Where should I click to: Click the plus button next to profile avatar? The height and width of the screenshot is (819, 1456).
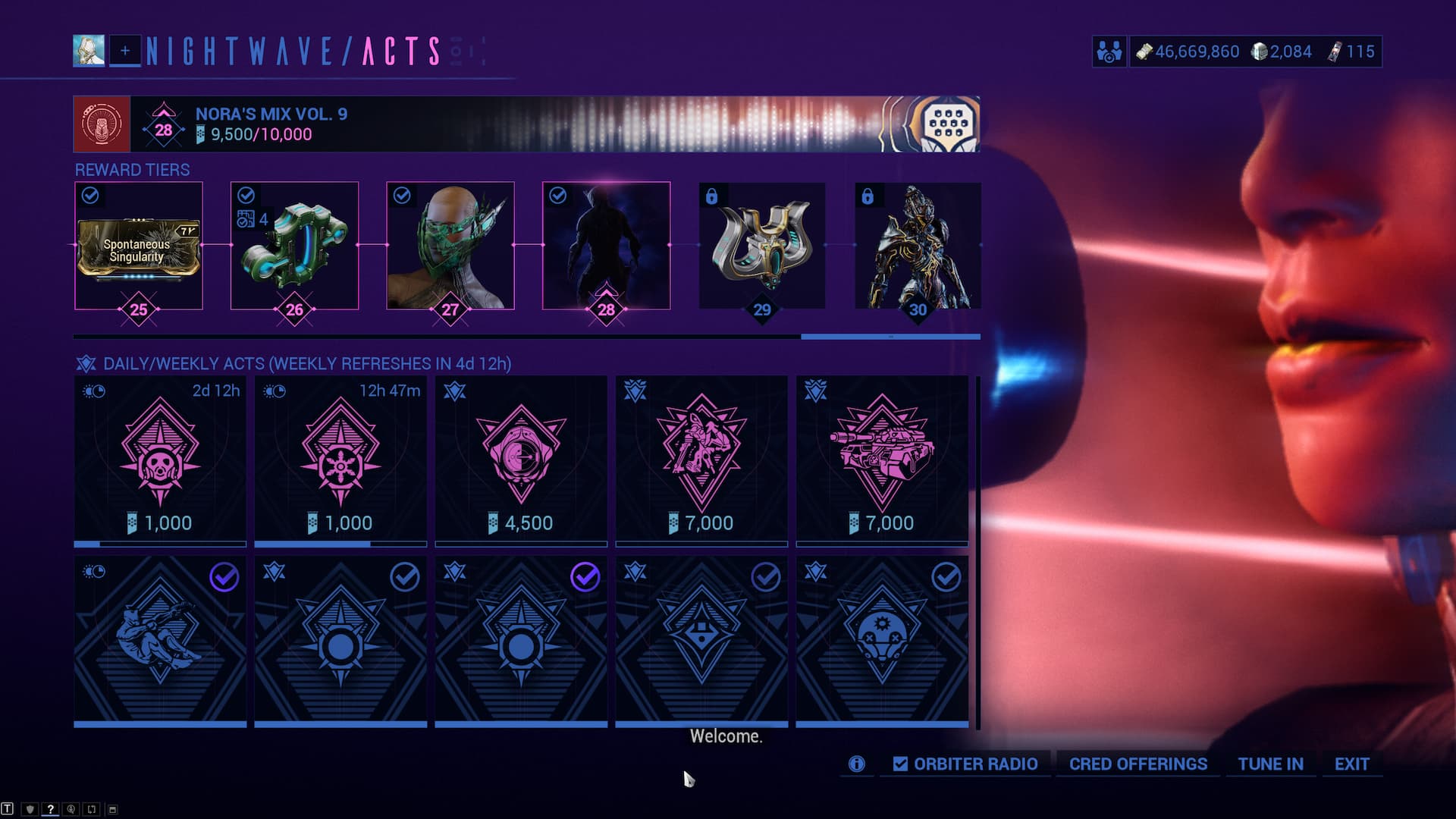[x=125, y=51]
